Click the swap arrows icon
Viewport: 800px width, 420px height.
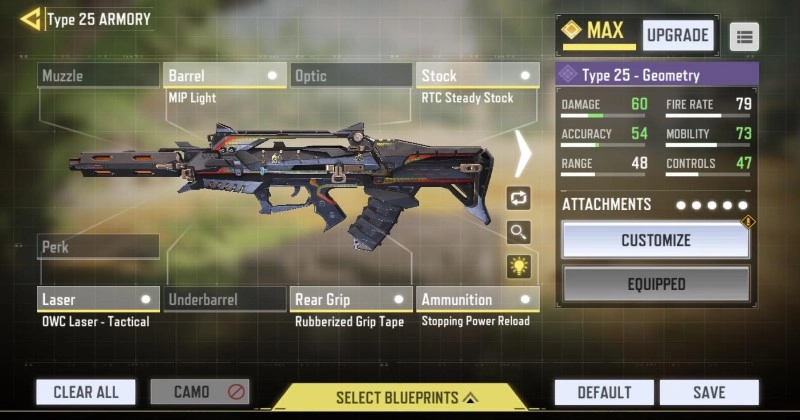(x=519, y=198)
